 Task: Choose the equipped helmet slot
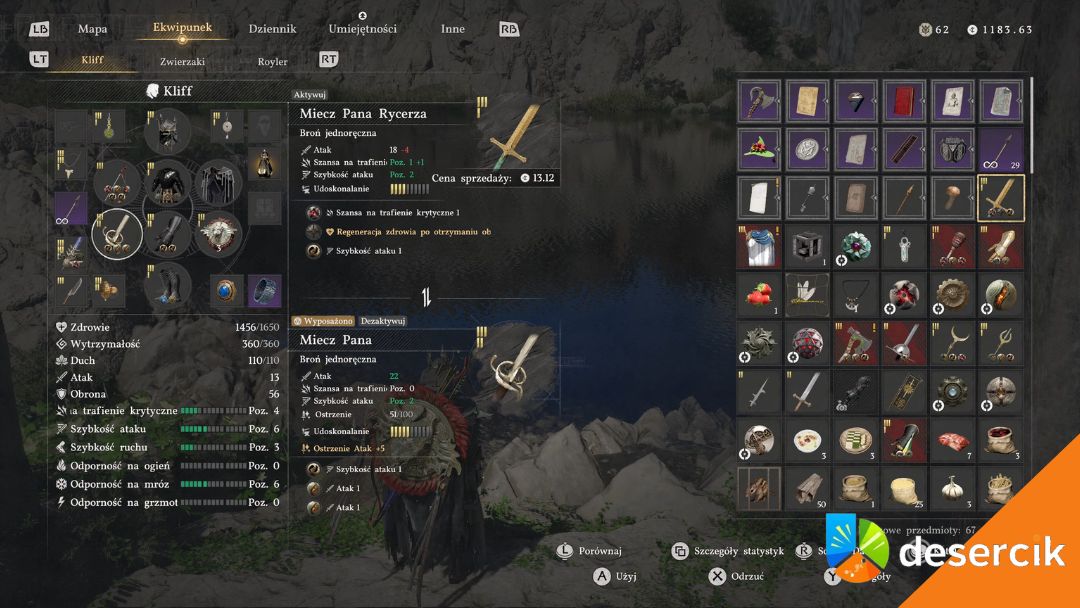pos(167,132)
